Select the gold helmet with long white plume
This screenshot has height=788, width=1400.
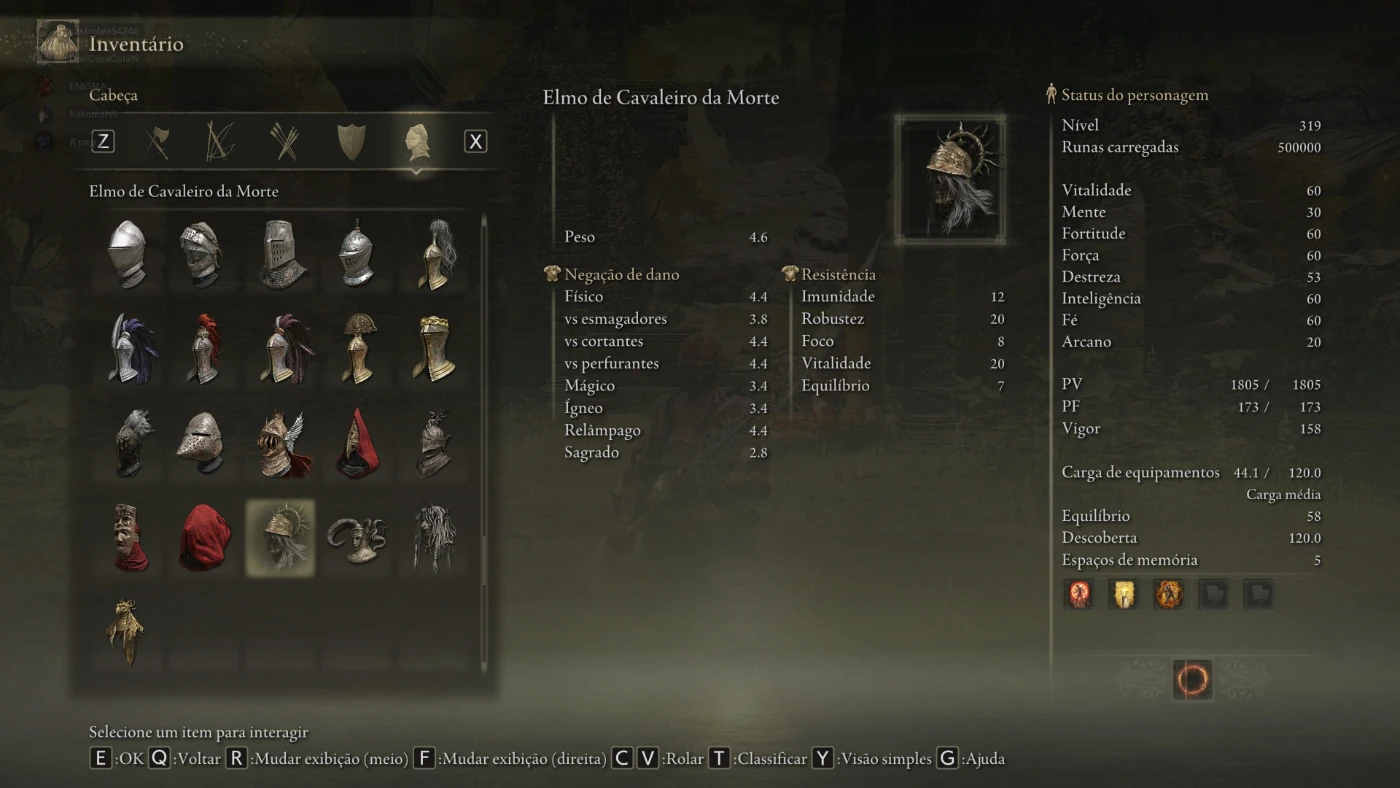pos(434,254)
